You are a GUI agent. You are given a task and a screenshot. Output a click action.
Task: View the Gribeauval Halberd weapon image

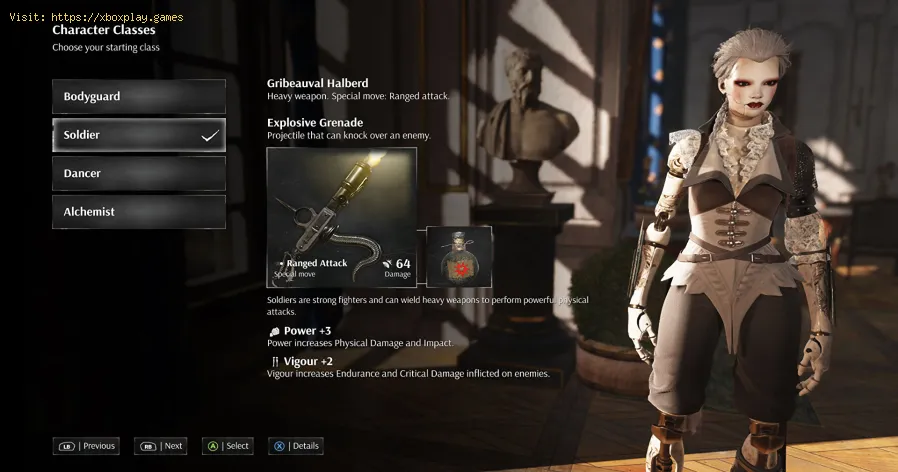pos(341,217)
